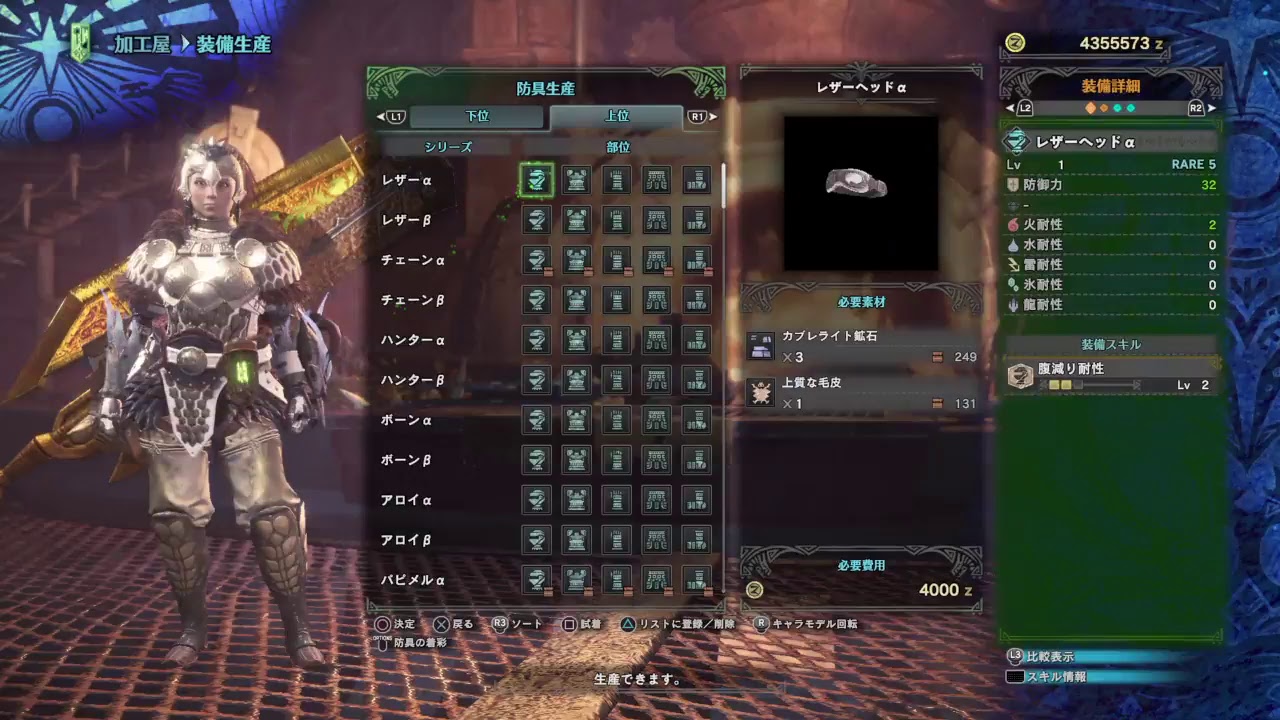Viewport: 1280px width, 720px height.
Task: Switch to the 下位 low rank tab
Action: 478,117
